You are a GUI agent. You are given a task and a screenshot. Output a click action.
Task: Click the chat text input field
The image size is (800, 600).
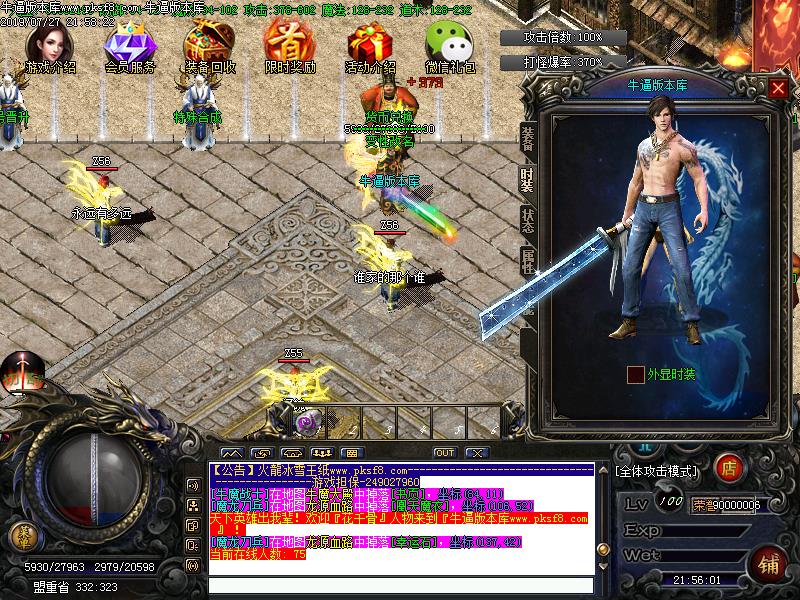(x=400, y=585)
